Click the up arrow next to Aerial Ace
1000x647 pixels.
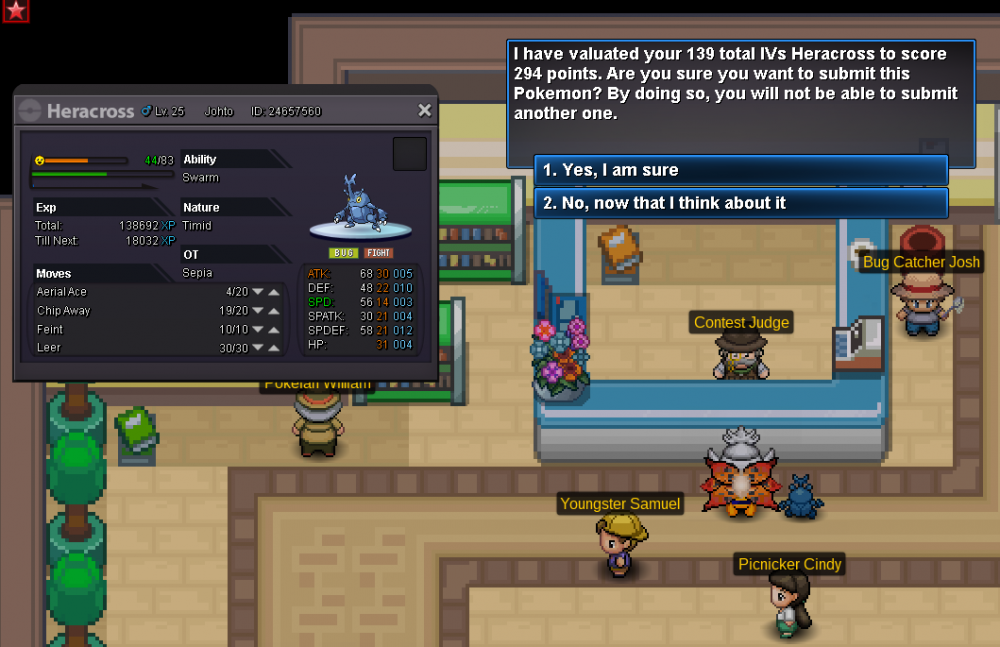pyautogui.click(x=274, y=292)
